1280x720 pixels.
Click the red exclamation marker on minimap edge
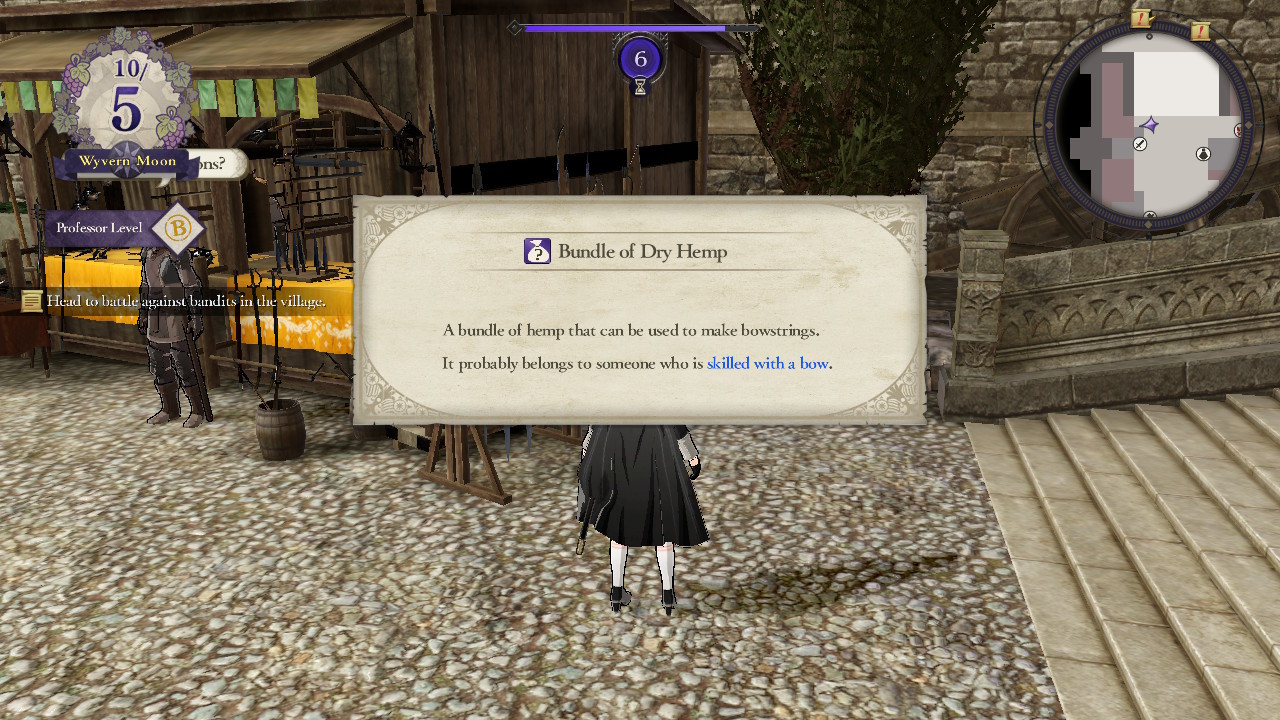click(1238, 129)
